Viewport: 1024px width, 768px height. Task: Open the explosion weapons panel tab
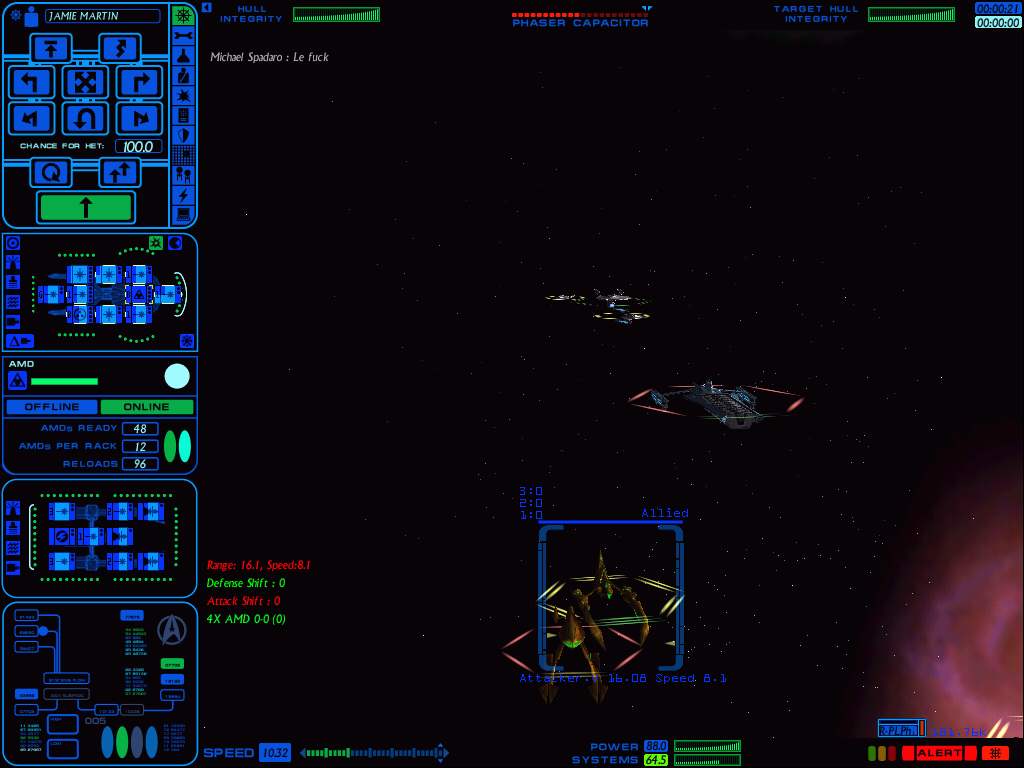tap(183, 95)
